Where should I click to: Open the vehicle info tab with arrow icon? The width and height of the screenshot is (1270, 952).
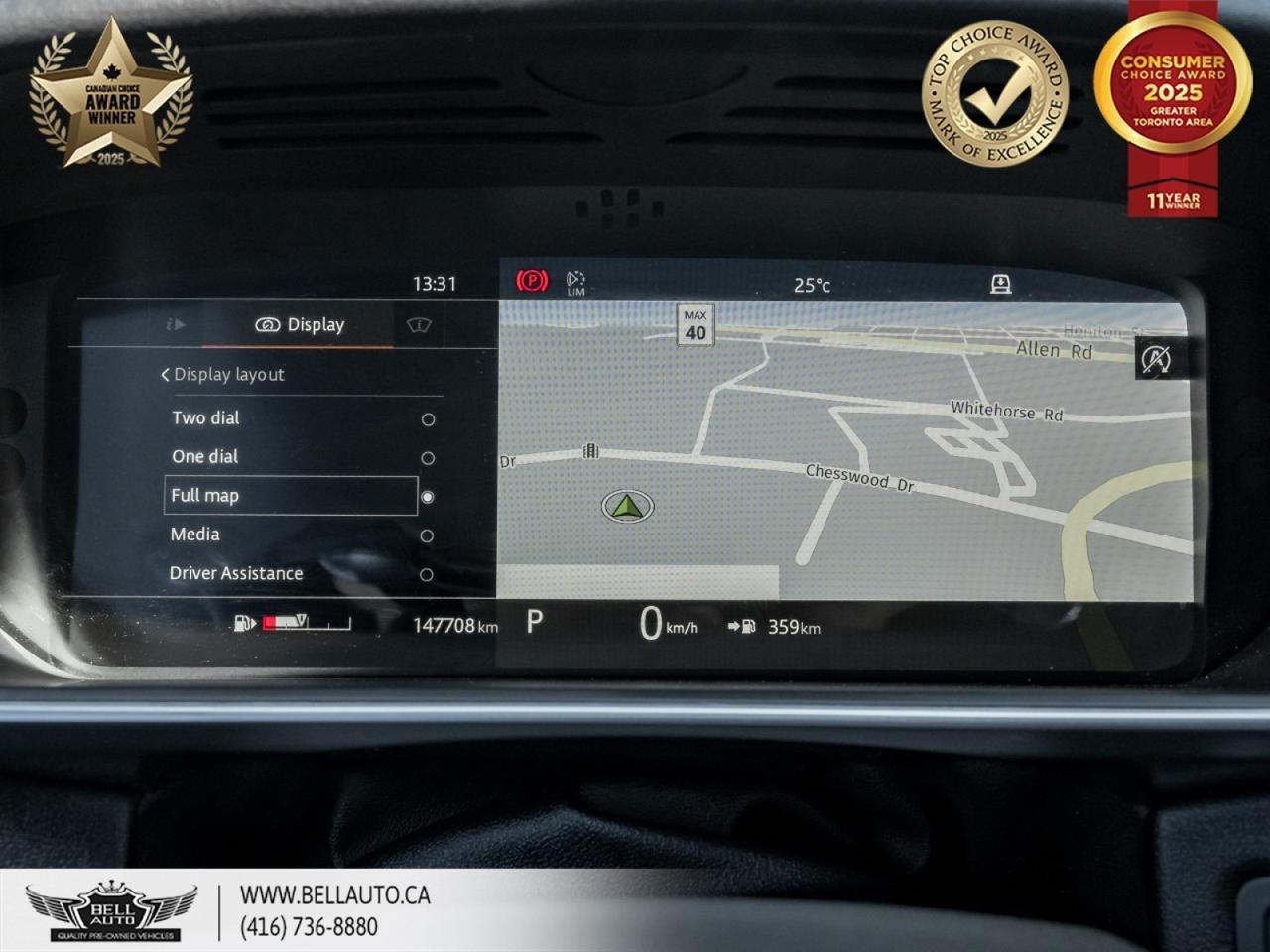pos(176,324)
